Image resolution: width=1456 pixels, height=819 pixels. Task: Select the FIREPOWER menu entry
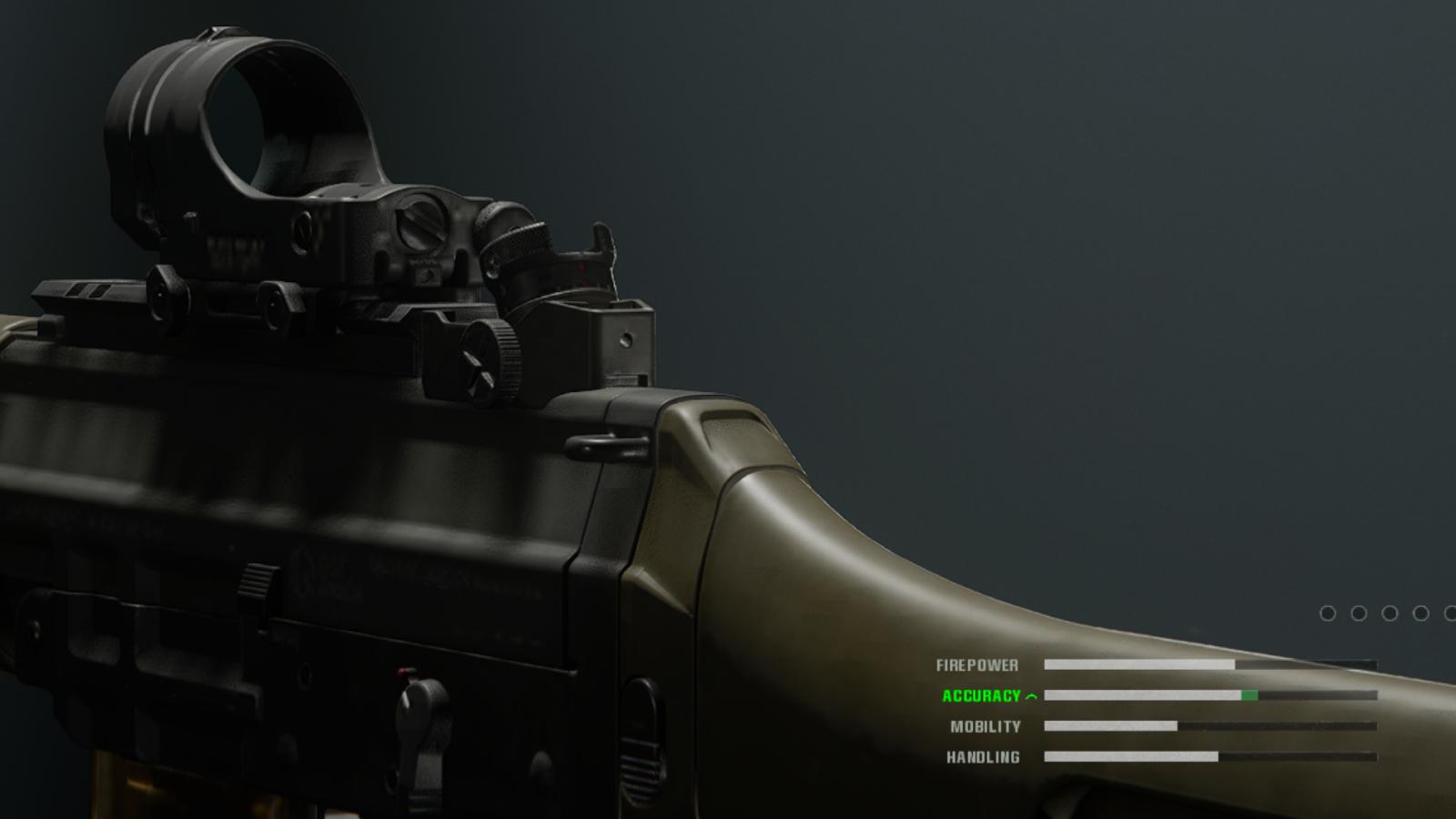(x=978, y=664)
